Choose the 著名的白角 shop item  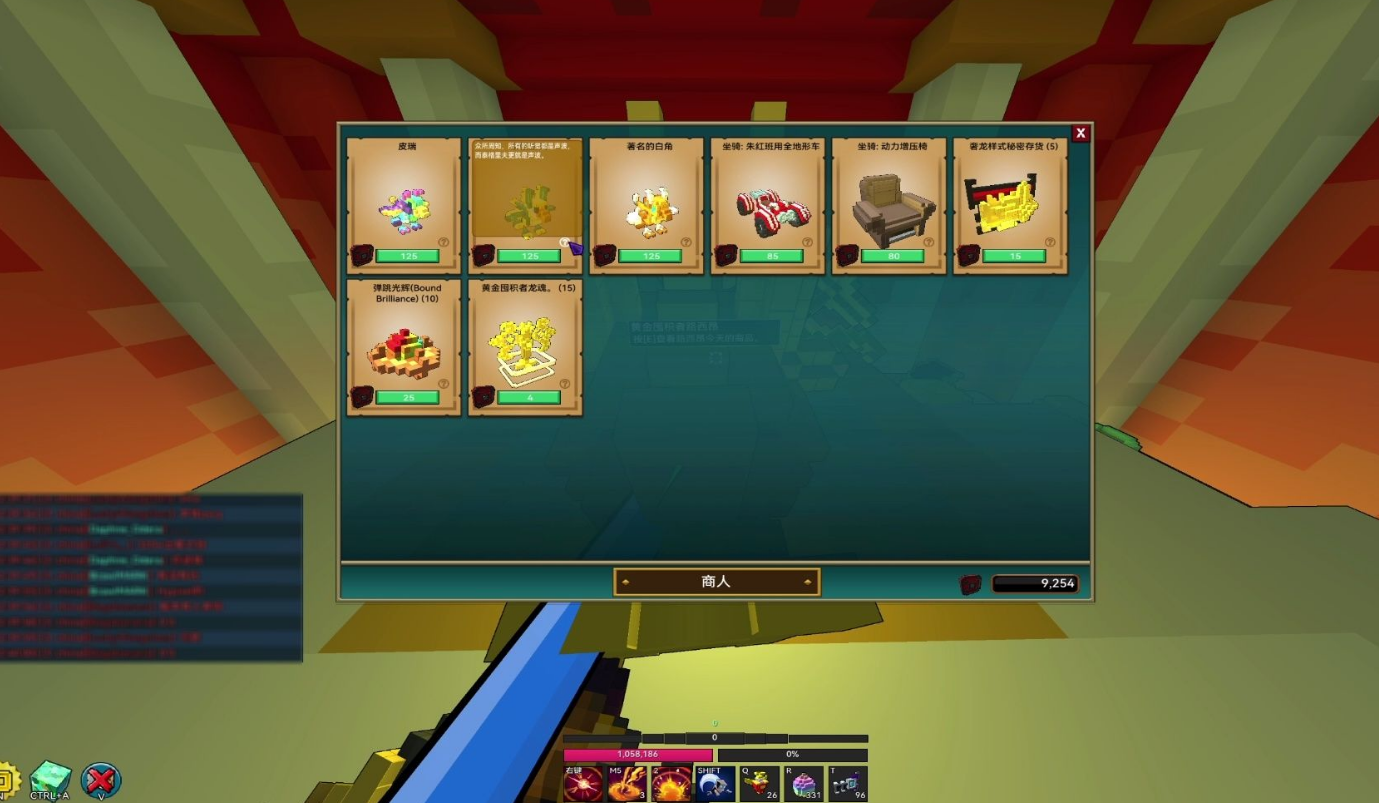coord(646,206)
